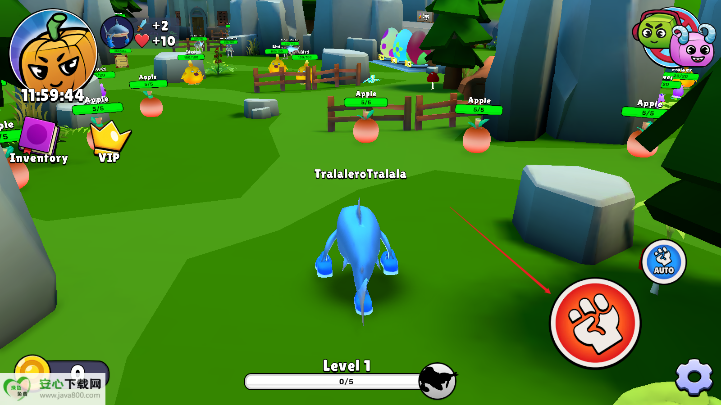
Task: Open the purple Inventory book
Action: point(40,136)
